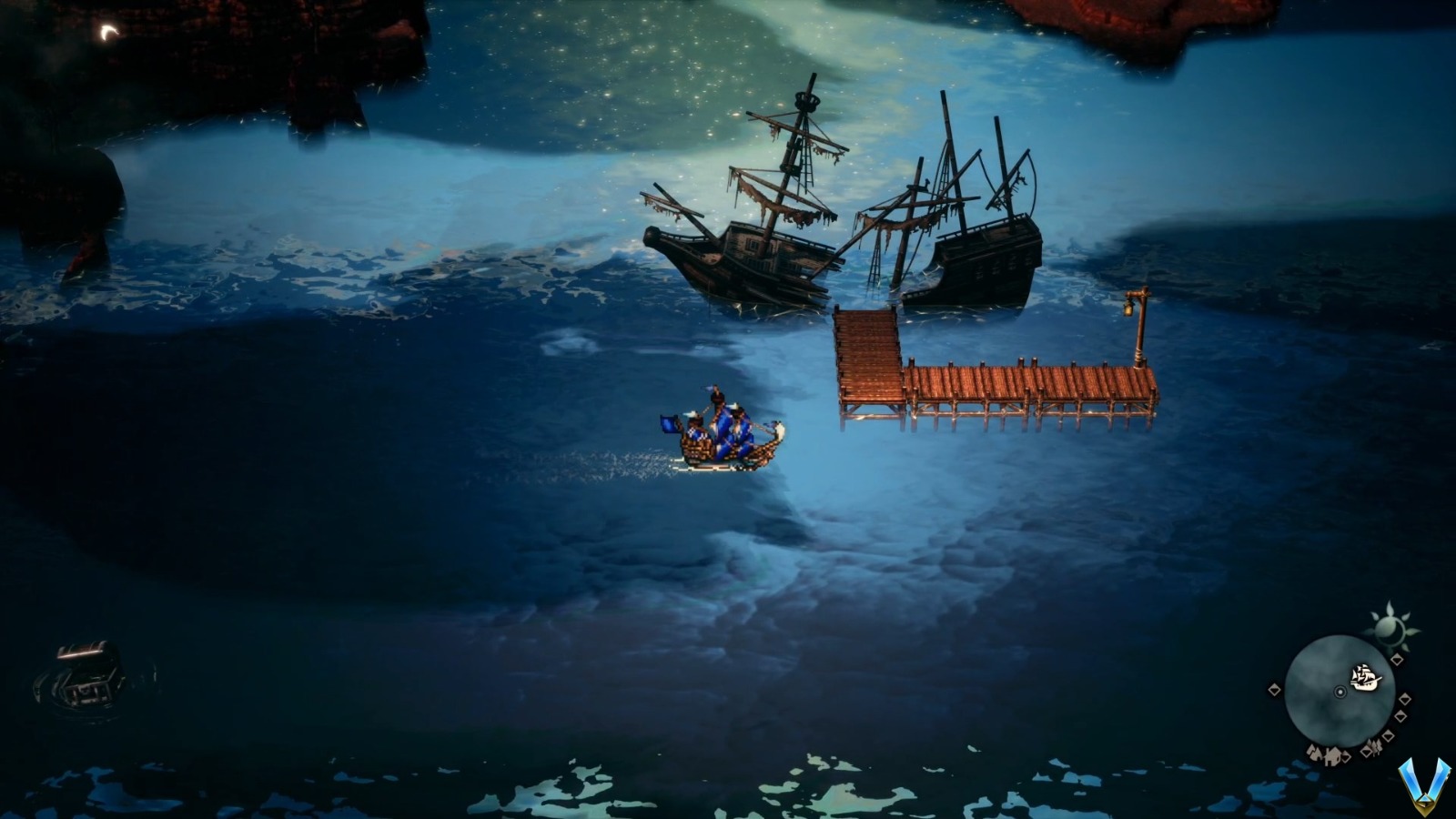Toggle the lower-right diamond marker pair
Image resolution: width=1456 pixels, height=819 pixels.
click(1394, 724)
